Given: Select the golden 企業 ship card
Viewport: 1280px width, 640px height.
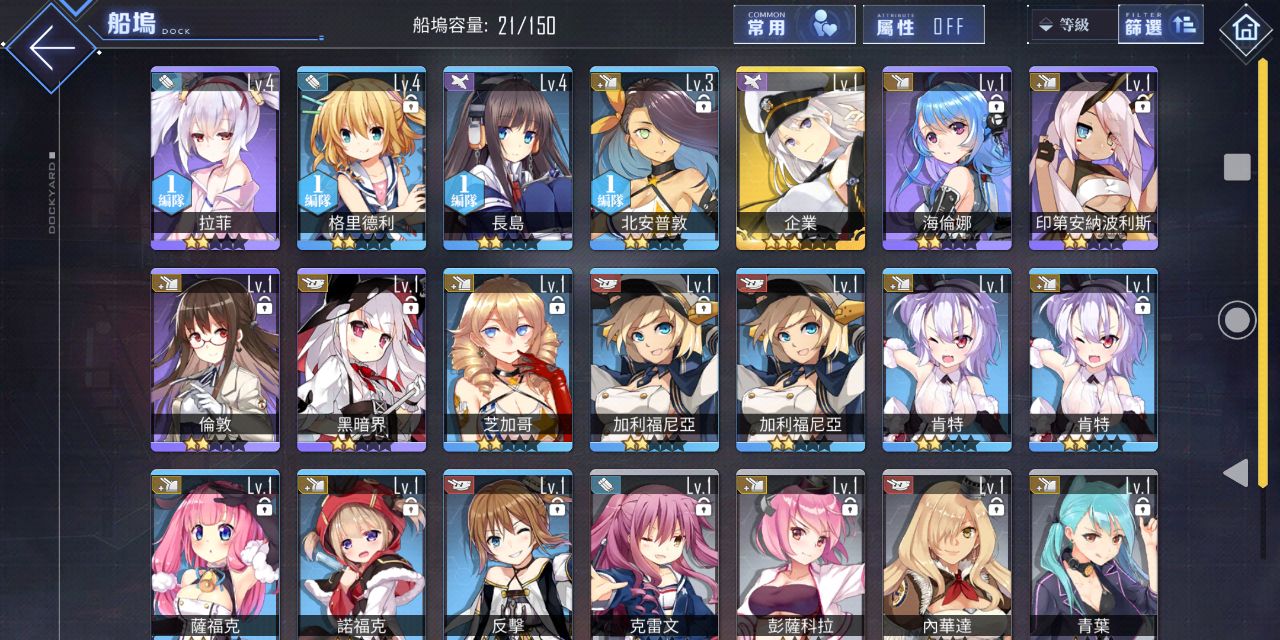Looking at the screenshot, I should 800,157.
